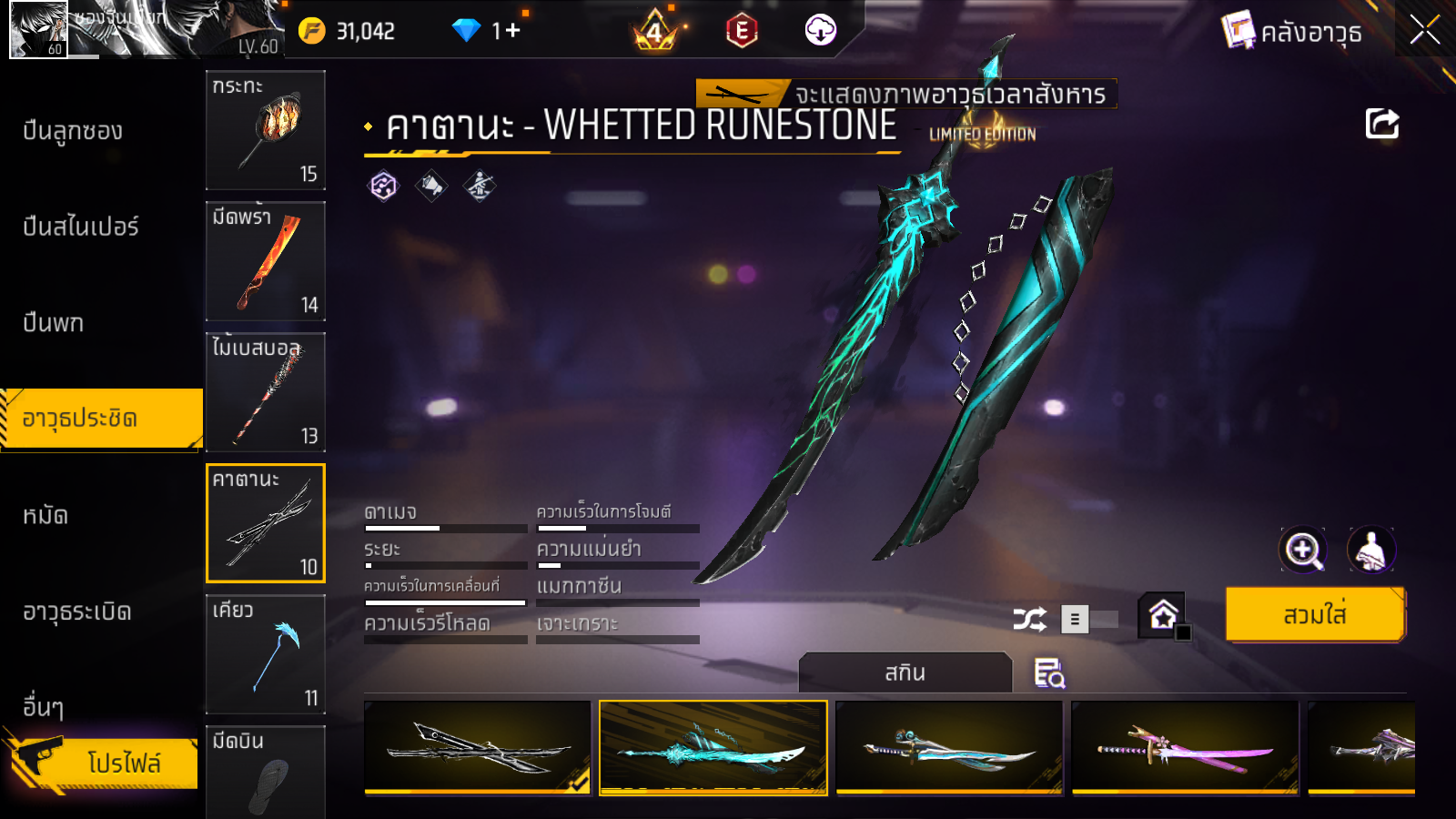
Task: Open the คลังอาวุธ weapon vault
Action: [x=1292, y=32]
